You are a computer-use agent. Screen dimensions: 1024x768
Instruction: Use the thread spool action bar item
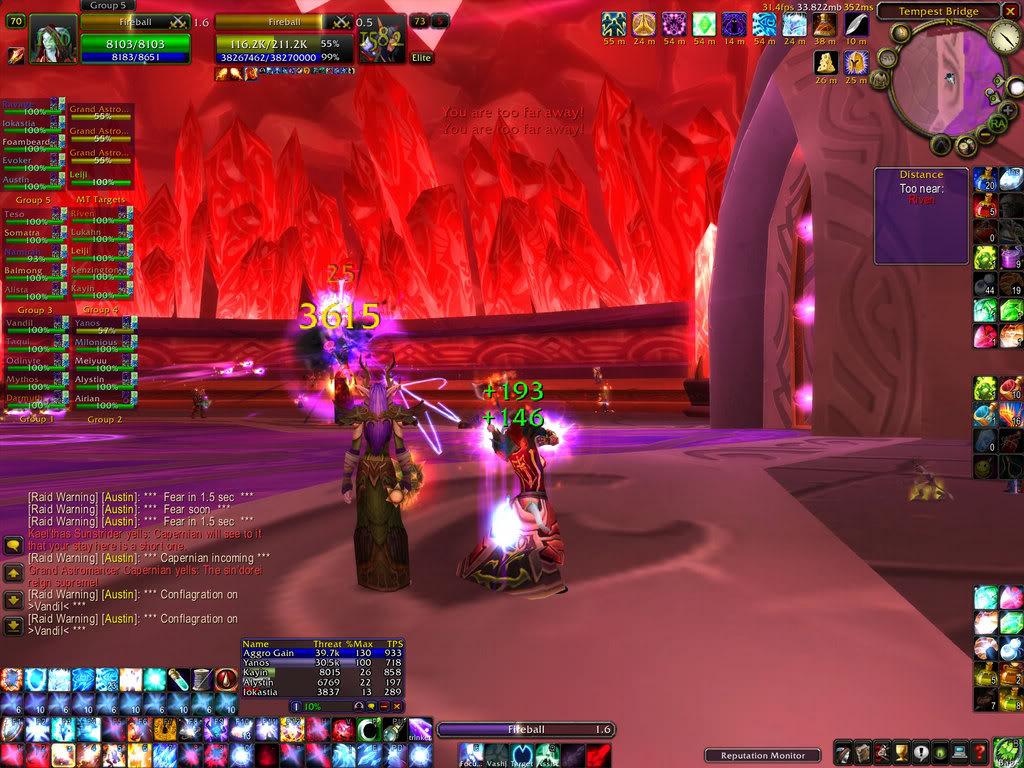coord(200,679)
